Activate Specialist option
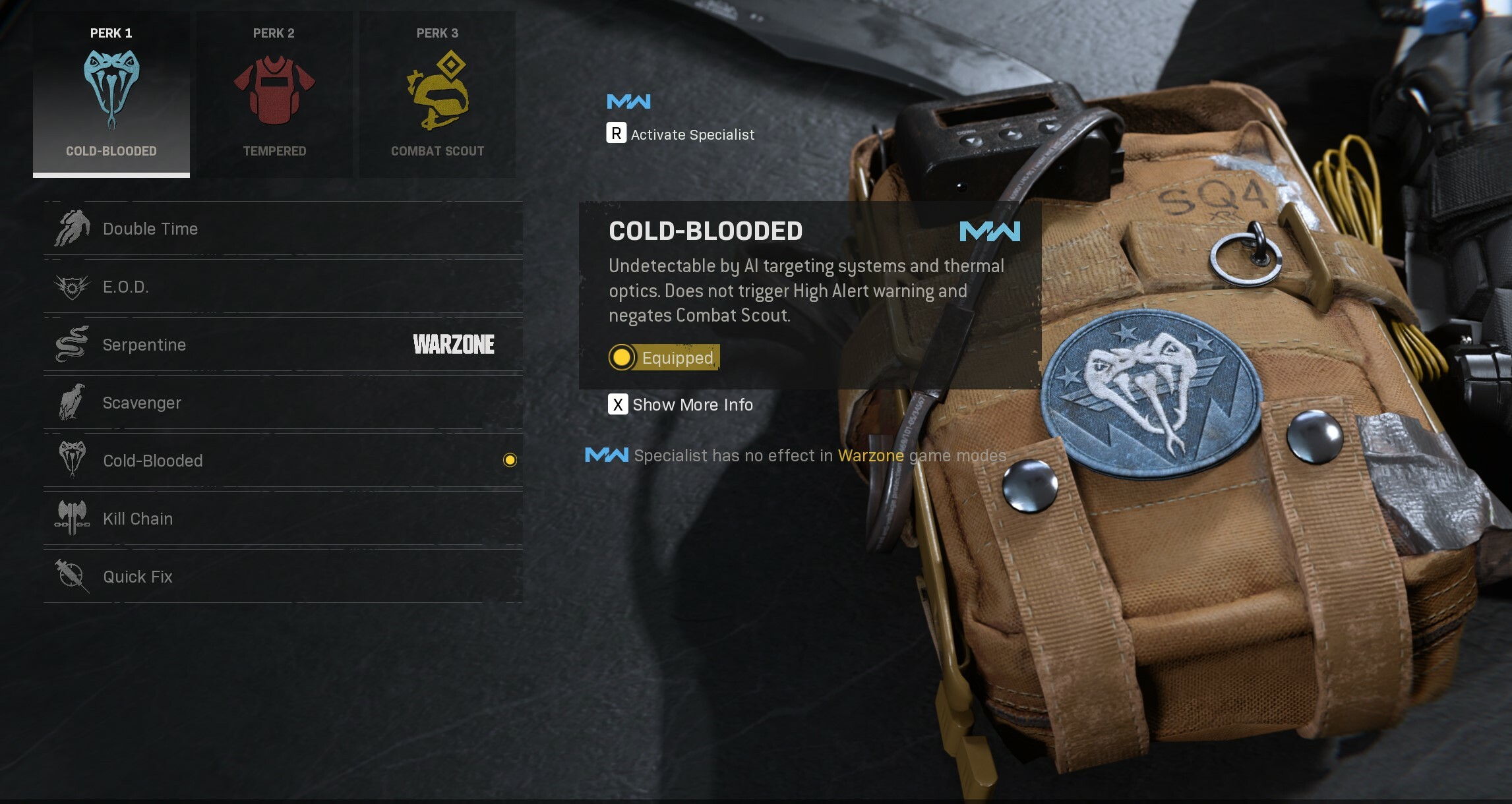Image resolution: width=1512 pixels, height=804 pixels. (x=680, y=134)
